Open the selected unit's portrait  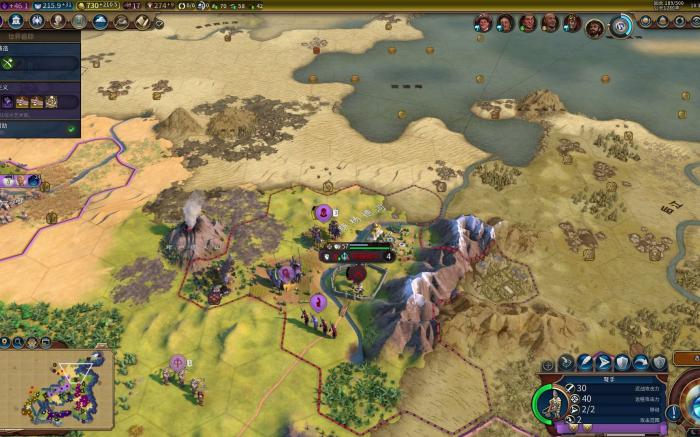[552, 405]
